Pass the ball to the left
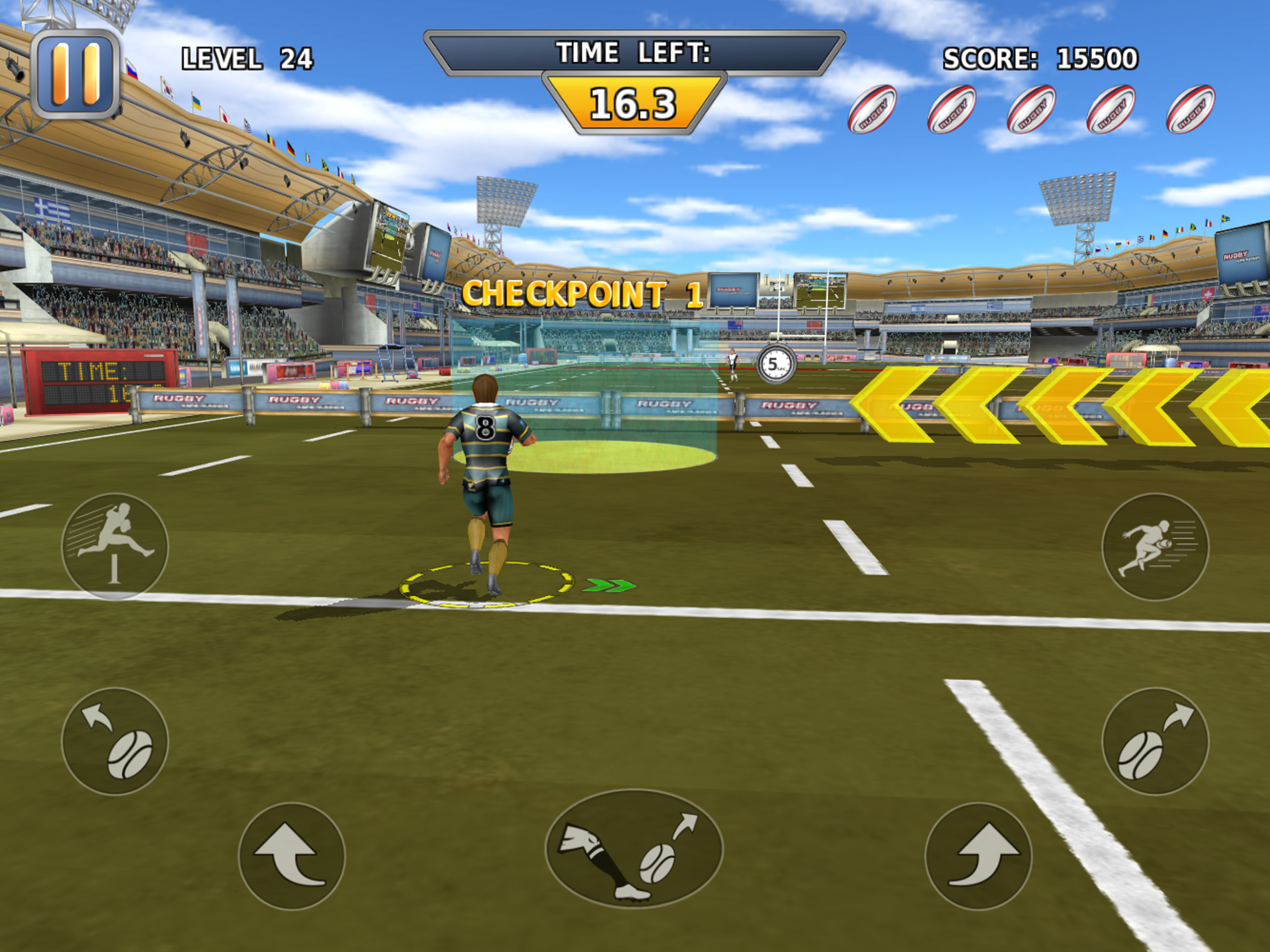Viewport: 1270px width, 952px height. [115, 740]
